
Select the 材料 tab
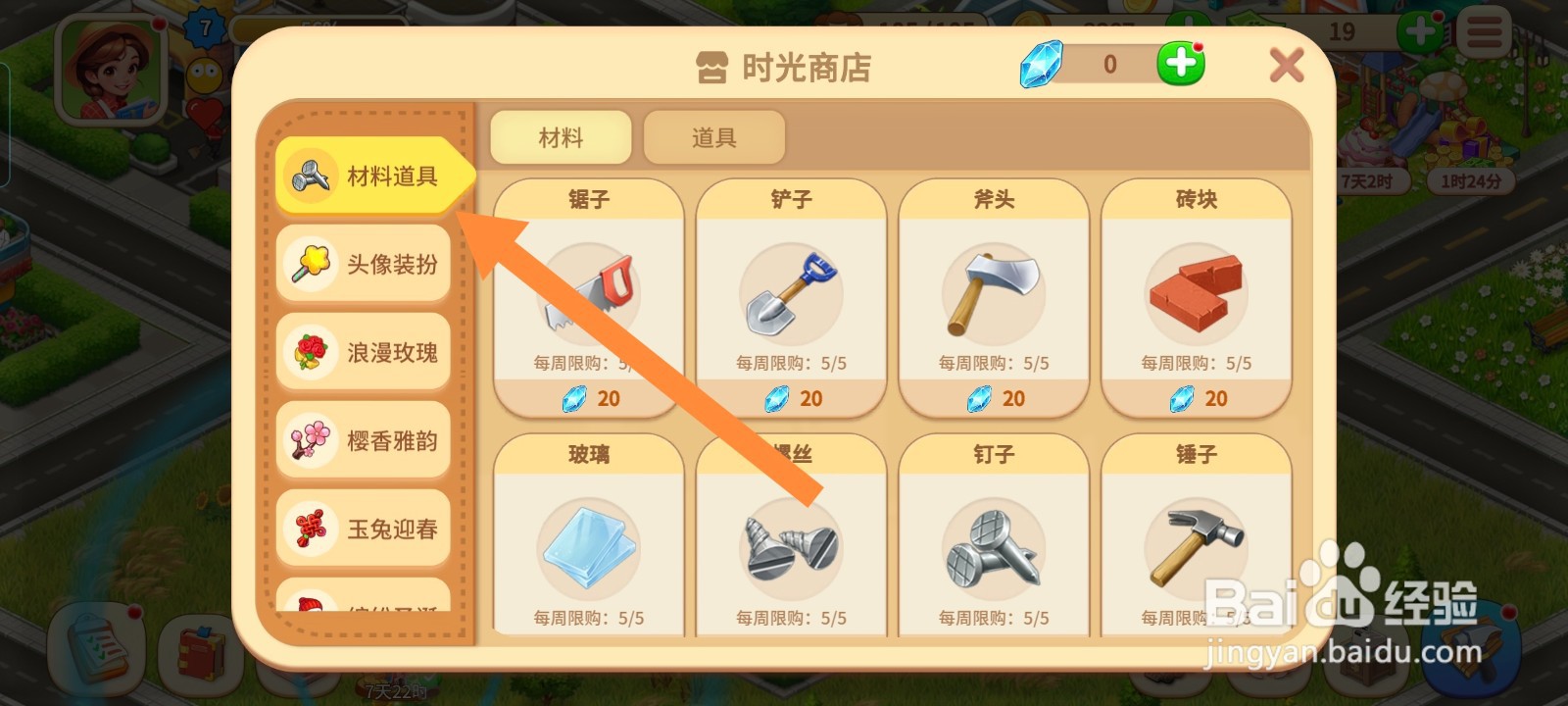pos(560,137)
